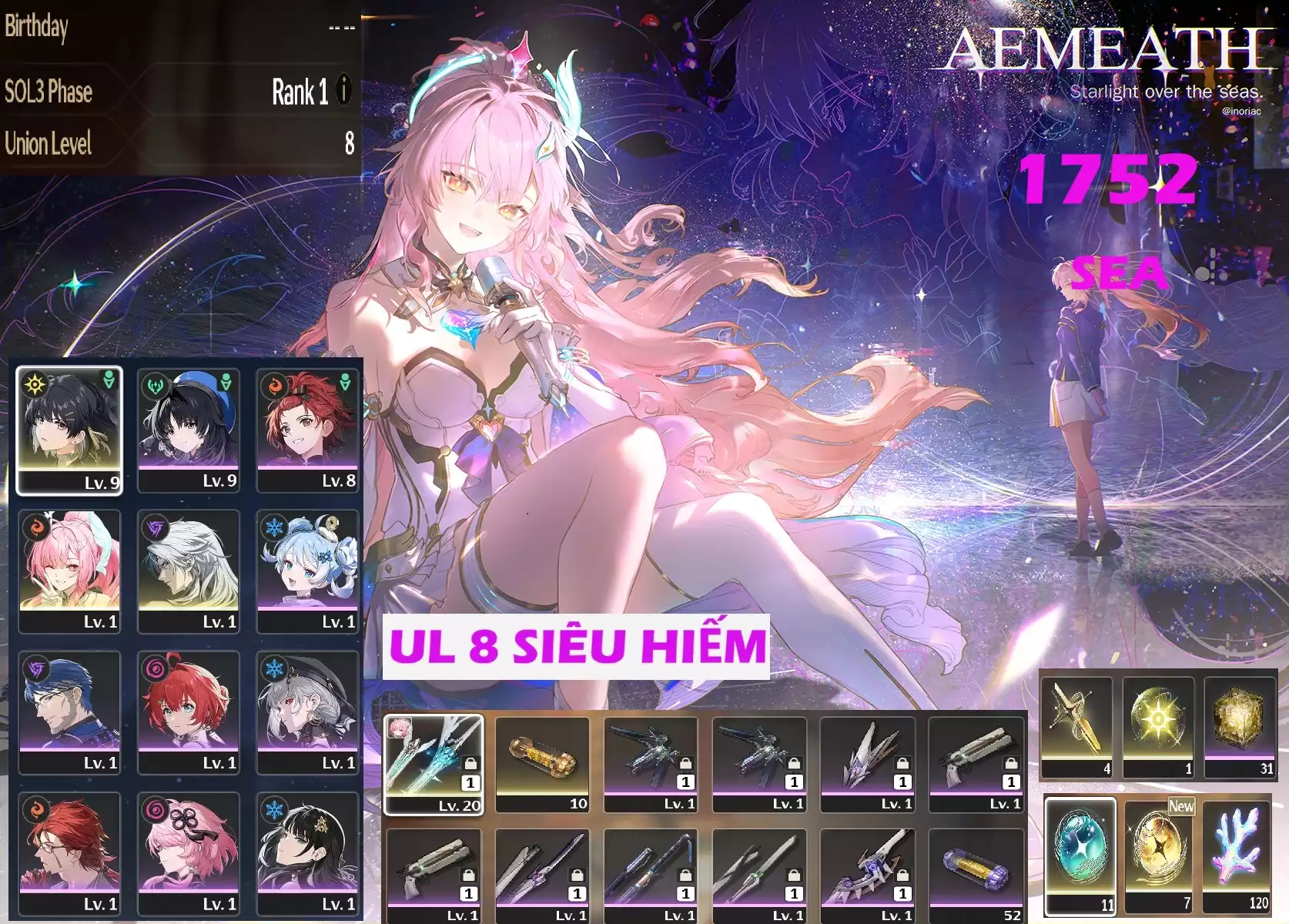Toggle the lock icon on the Lv.1 broadblade
Screen dimensions: 1289x924
pyautogui.click(x=578, y=875)
